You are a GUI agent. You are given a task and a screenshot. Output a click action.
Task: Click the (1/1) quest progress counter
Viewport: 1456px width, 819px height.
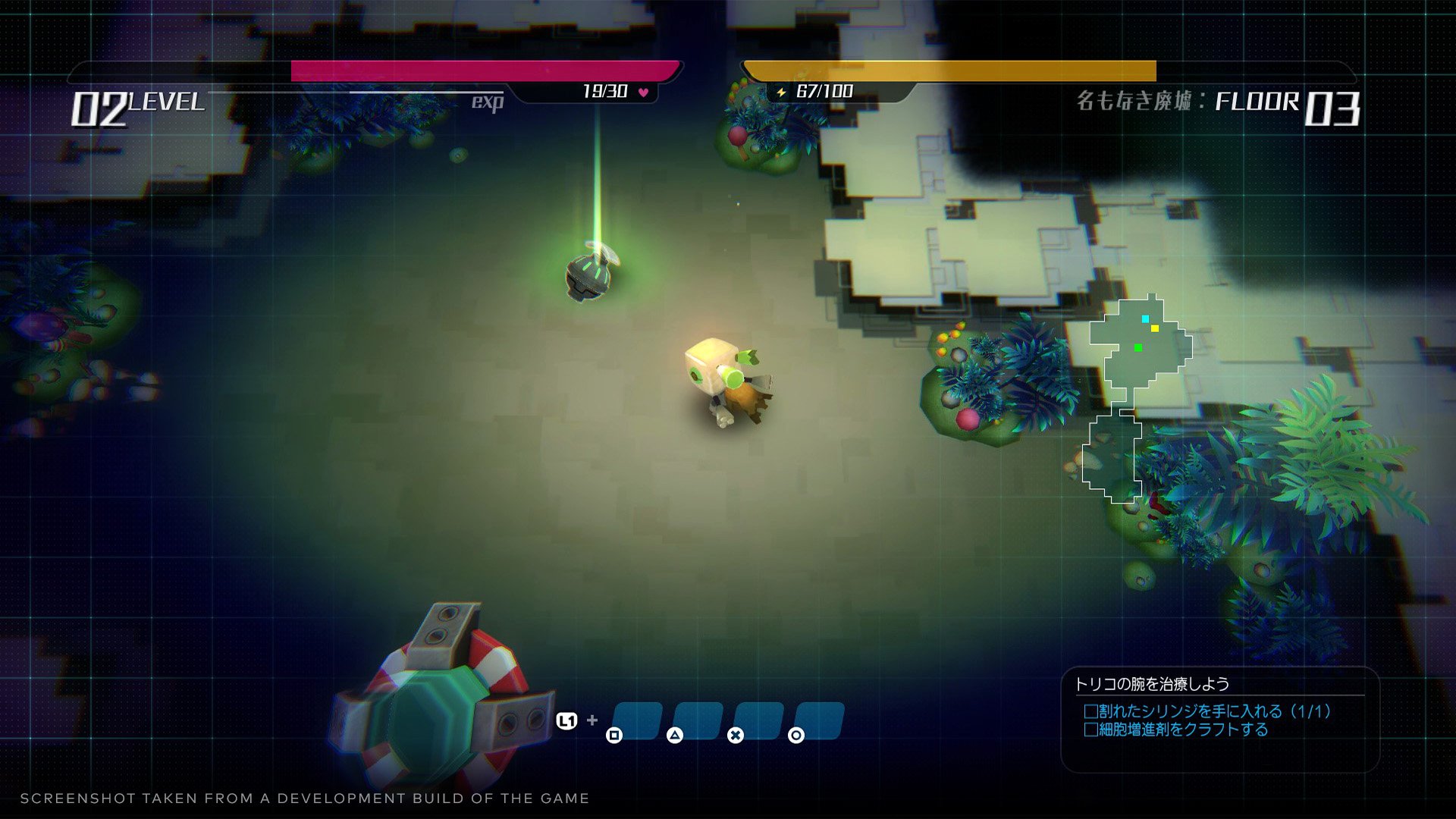1311,711
